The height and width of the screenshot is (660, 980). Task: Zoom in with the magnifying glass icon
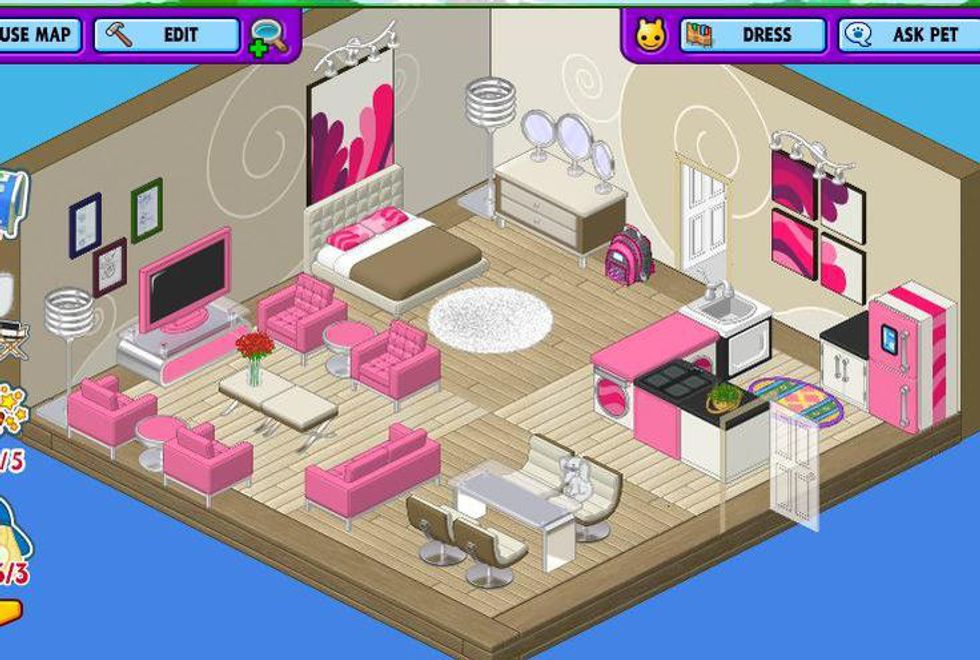click(268, 37)
